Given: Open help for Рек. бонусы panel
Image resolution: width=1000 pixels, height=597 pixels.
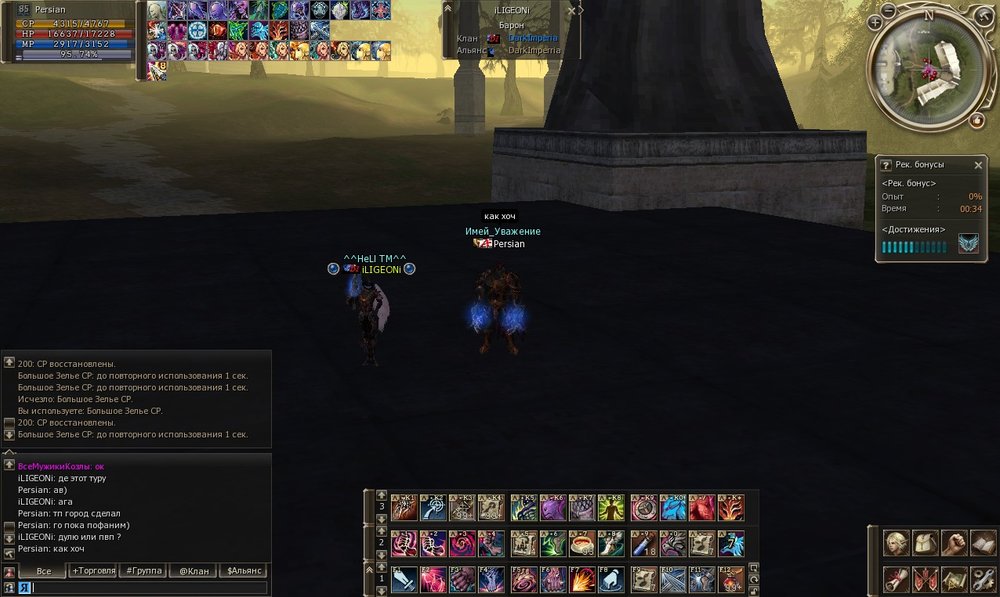Looking at the screenshot, I should pos(886,165).
